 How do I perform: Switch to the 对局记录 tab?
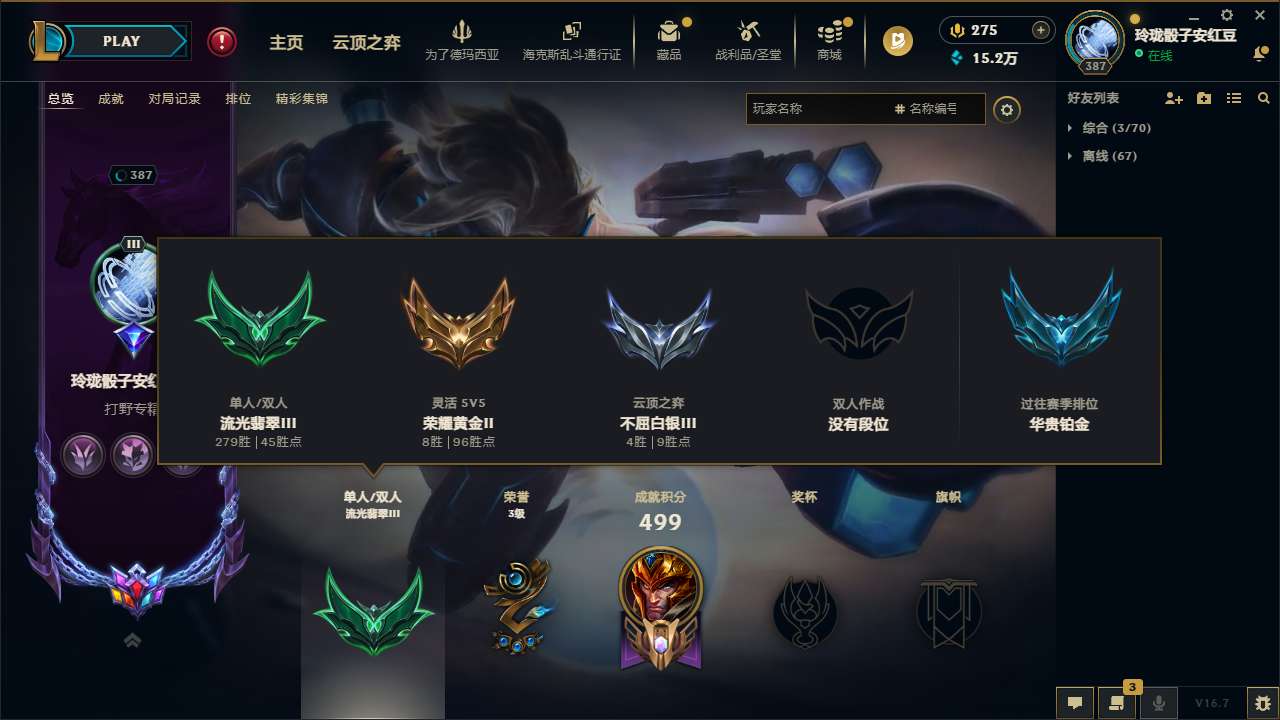(x=174, y=99)
